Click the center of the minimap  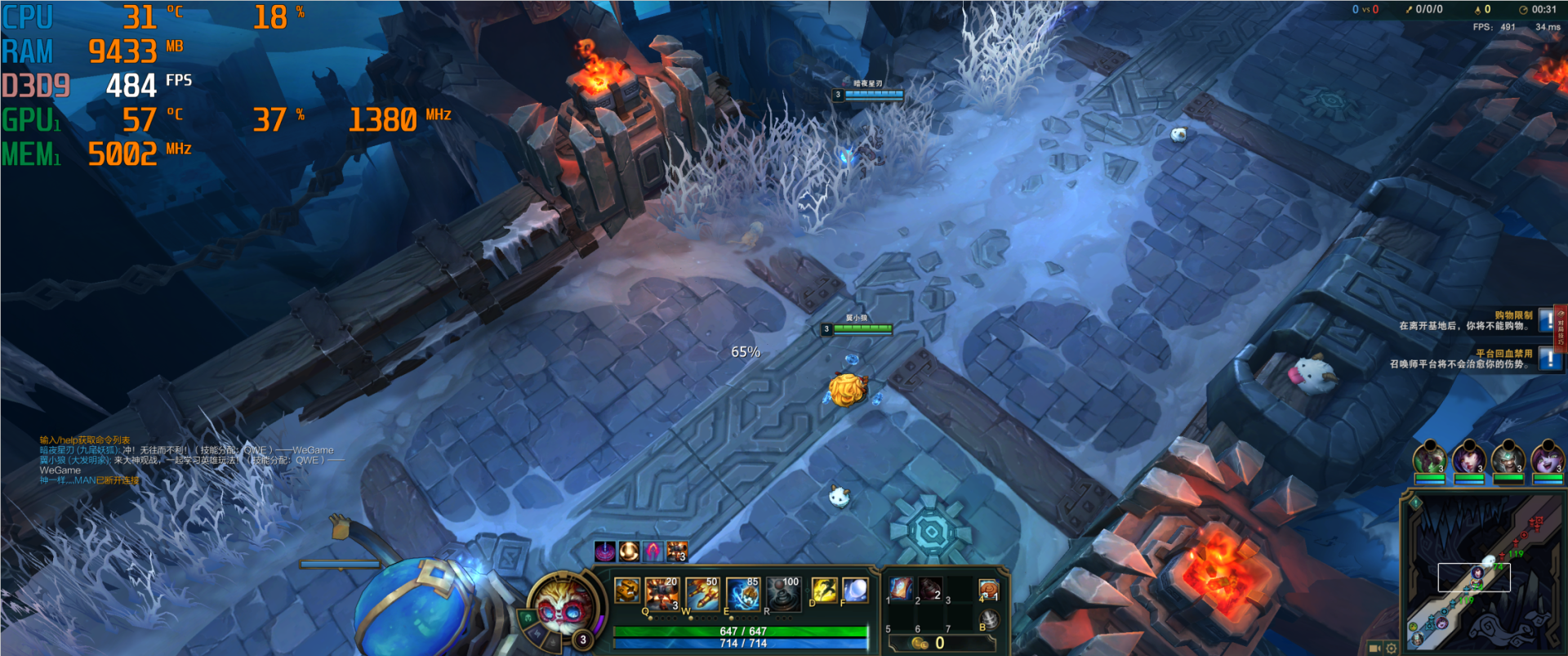[x=1482, y=572]
